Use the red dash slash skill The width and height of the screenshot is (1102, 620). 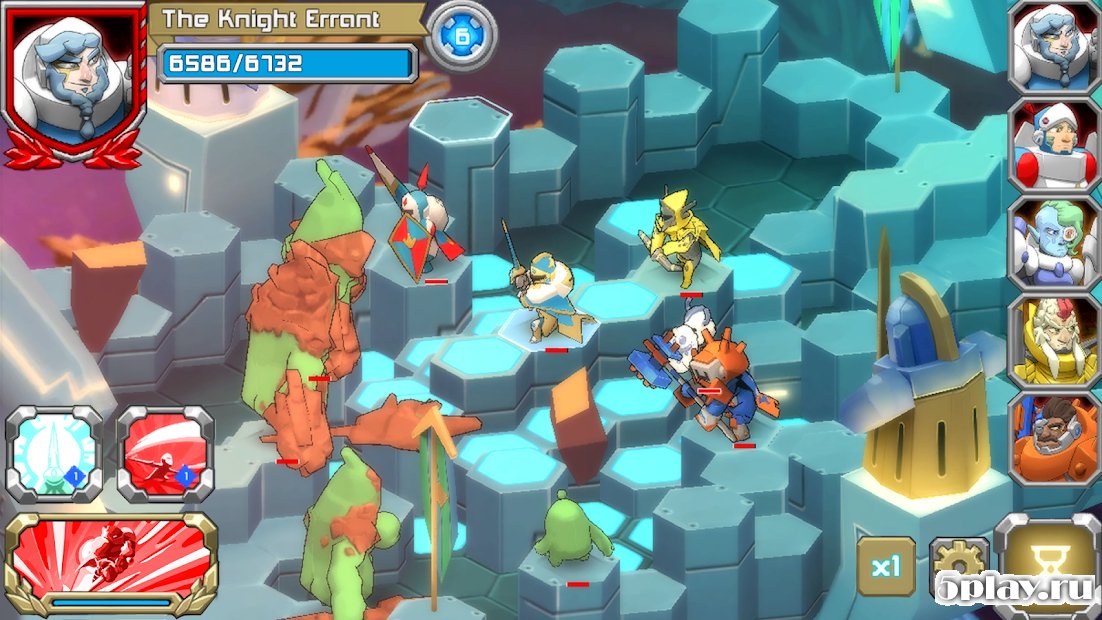click(x=165, y=454)
